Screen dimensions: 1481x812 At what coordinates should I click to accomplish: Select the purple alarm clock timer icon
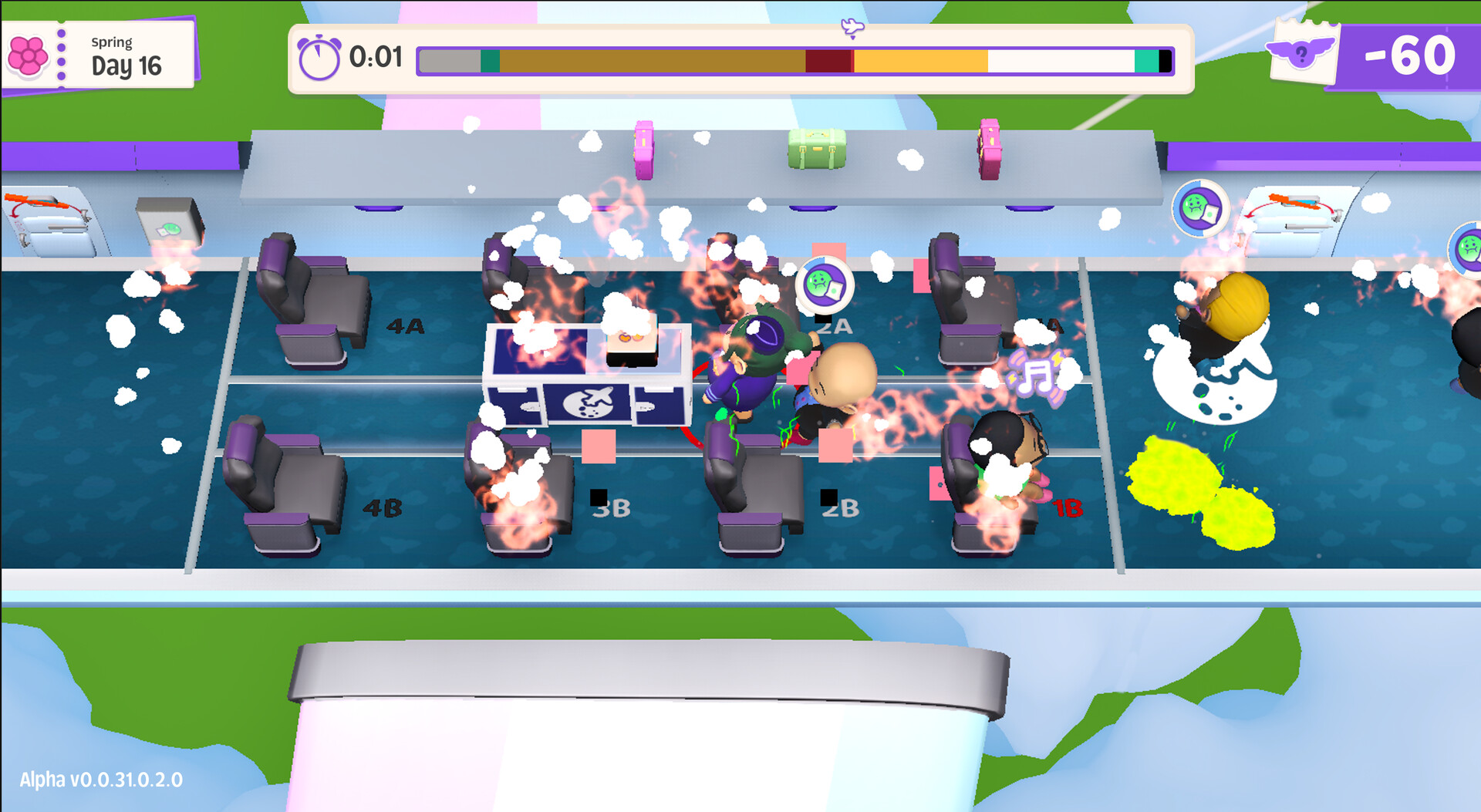[321, 56]
